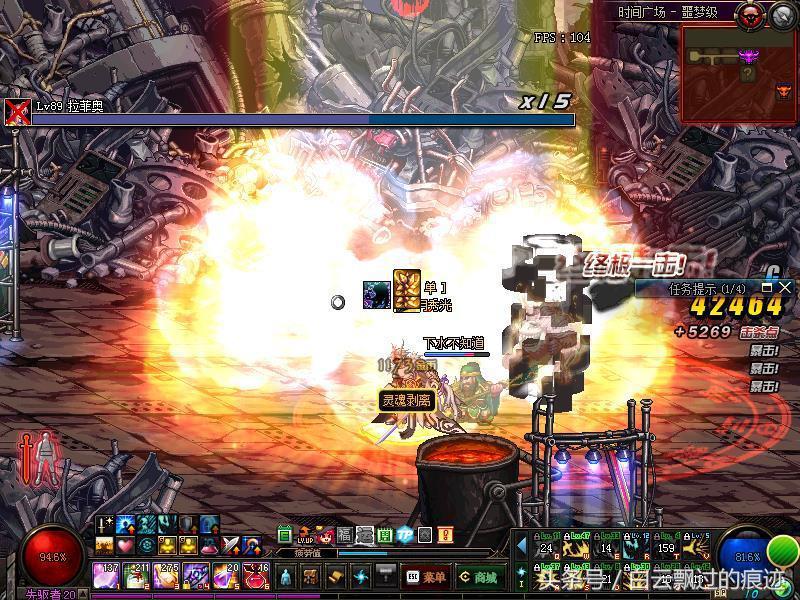Click the LV.UP level-up icon

pyautogui.click(x=305, y=535)
